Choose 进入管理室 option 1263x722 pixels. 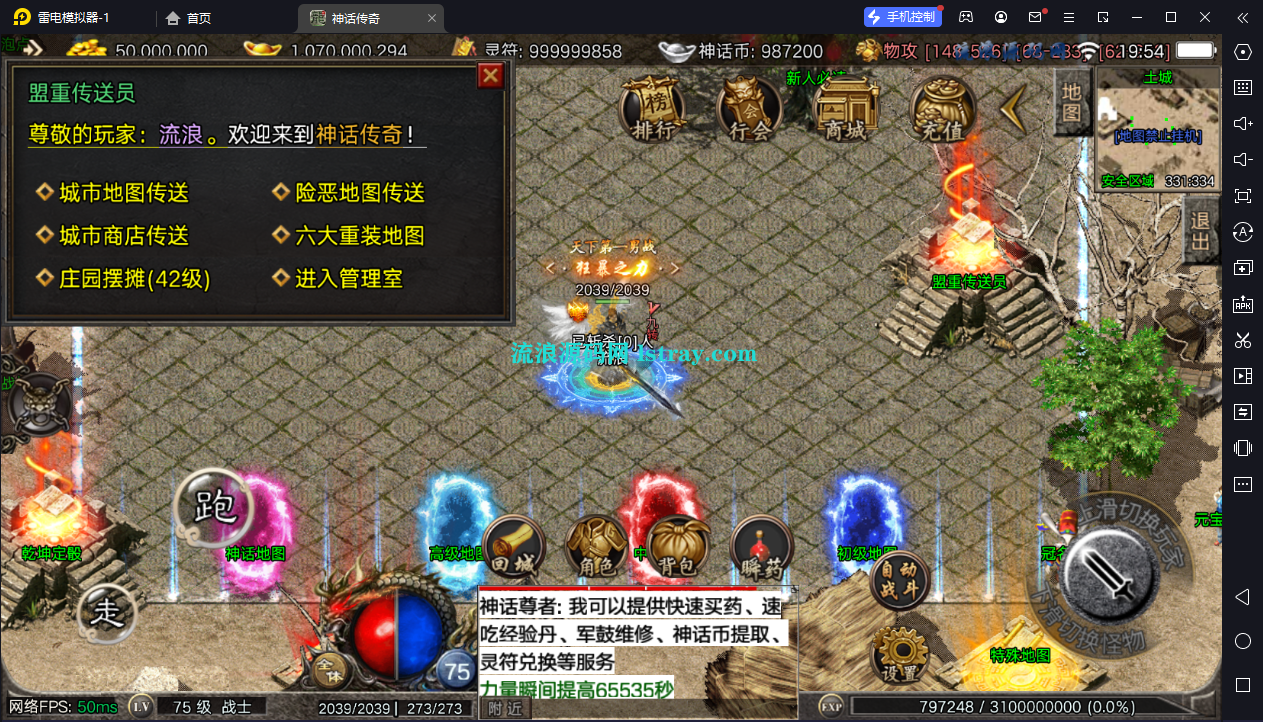coord(348,279)
